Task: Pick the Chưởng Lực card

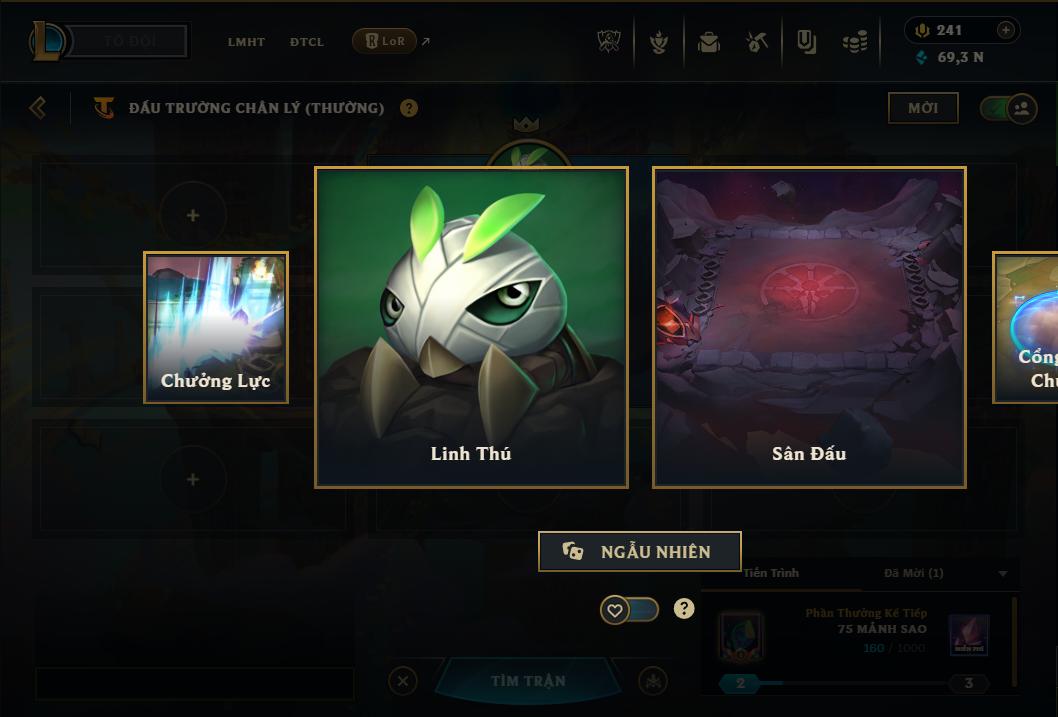Action: [216, 327]
